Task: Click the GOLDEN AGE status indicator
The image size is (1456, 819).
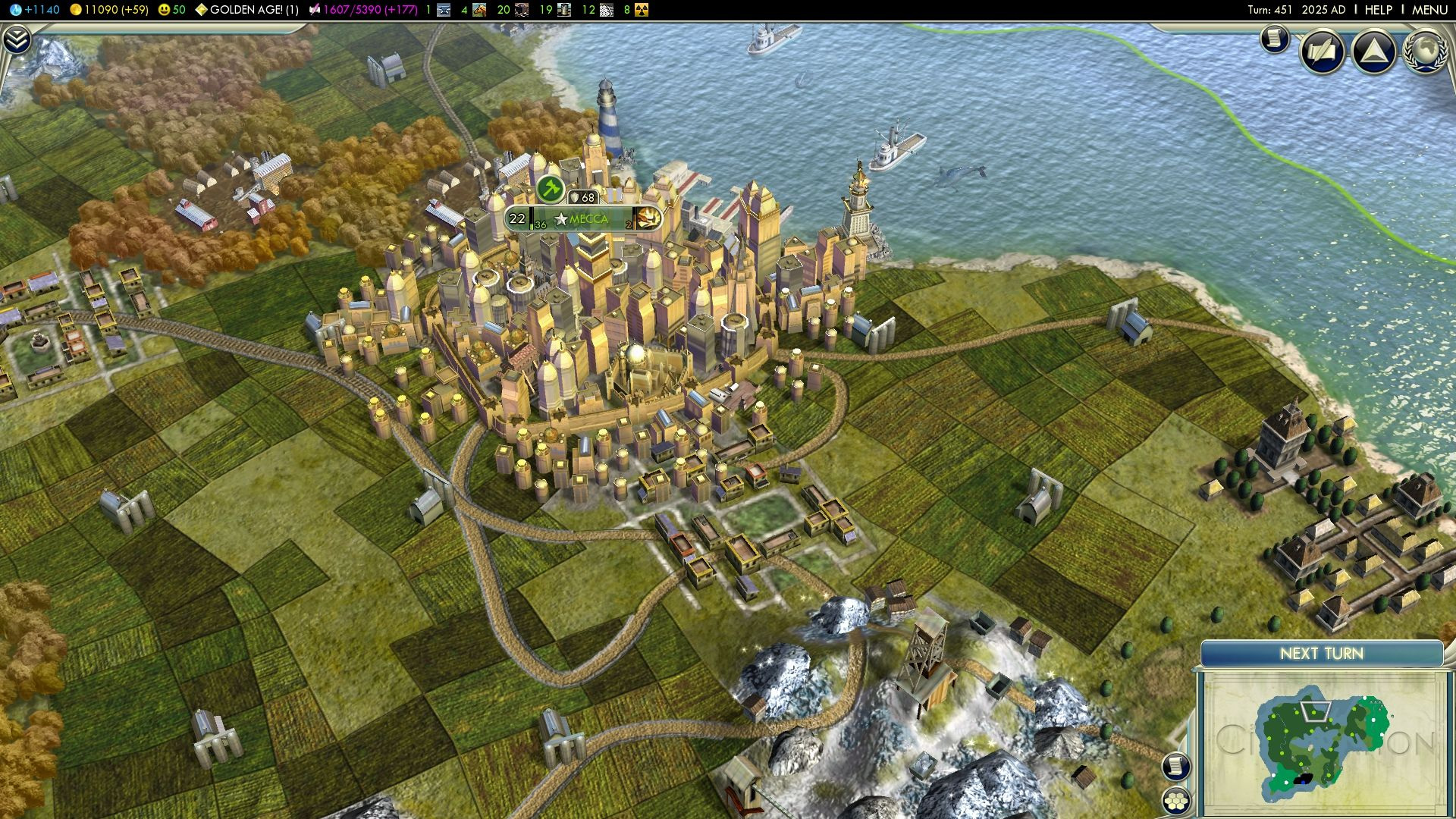Action: pyautogui.click(x=246, y=10)
